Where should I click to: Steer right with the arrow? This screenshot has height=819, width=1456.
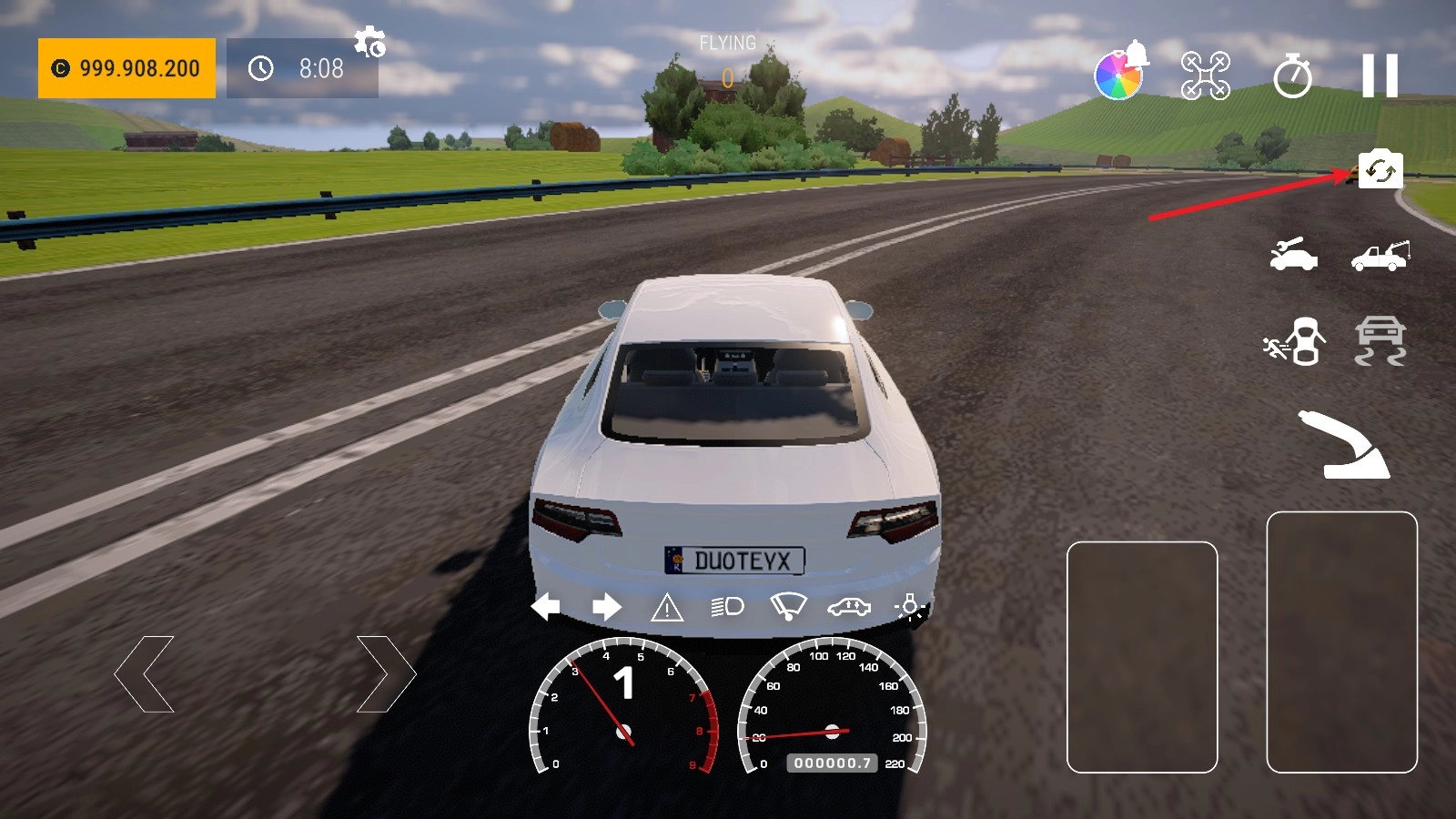[x=386, y=674]
